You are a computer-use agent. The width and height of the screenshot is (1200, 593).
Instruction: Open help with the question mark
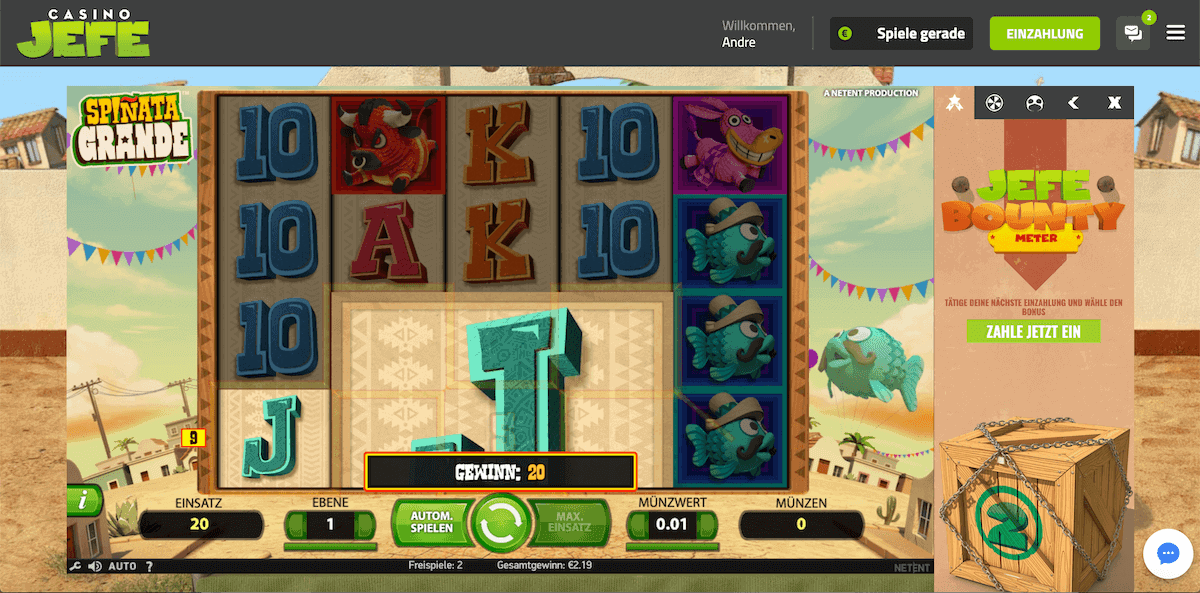148,566
